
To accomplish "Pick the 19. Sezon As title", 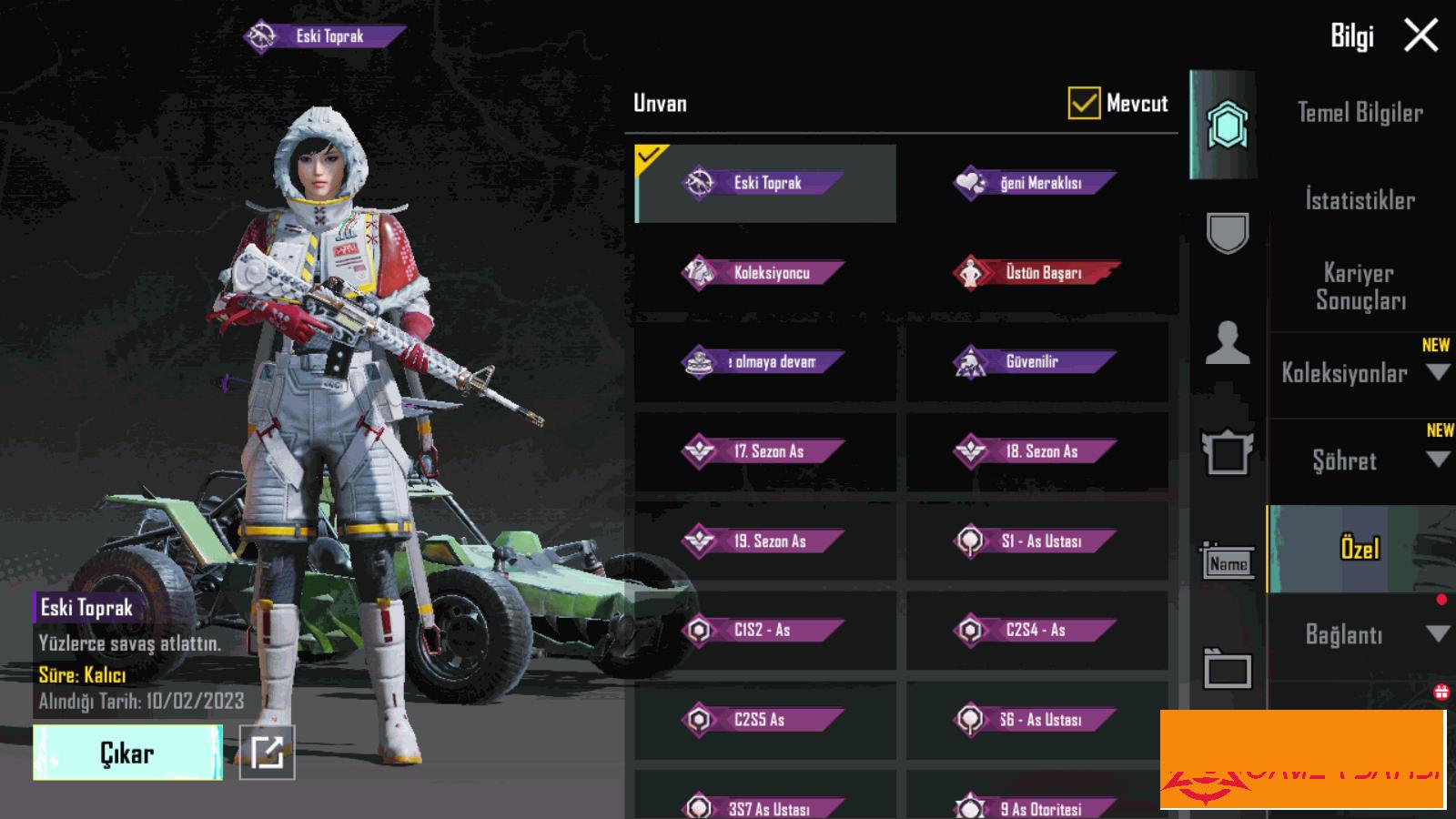I will 765,541.
